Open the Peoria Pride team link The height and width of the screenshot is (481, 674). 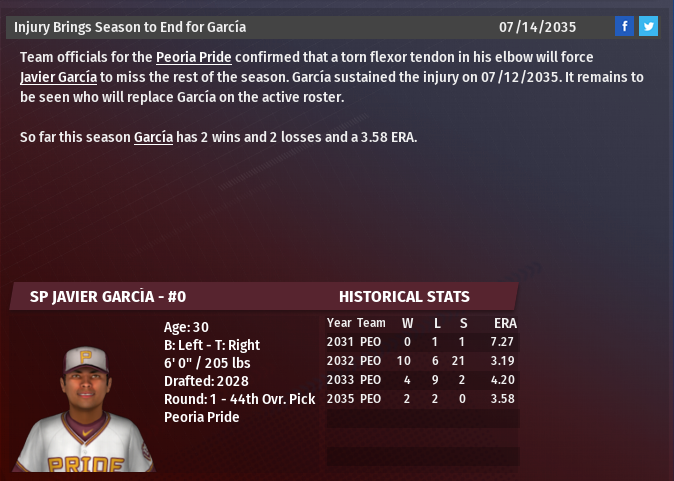(193, 57)
